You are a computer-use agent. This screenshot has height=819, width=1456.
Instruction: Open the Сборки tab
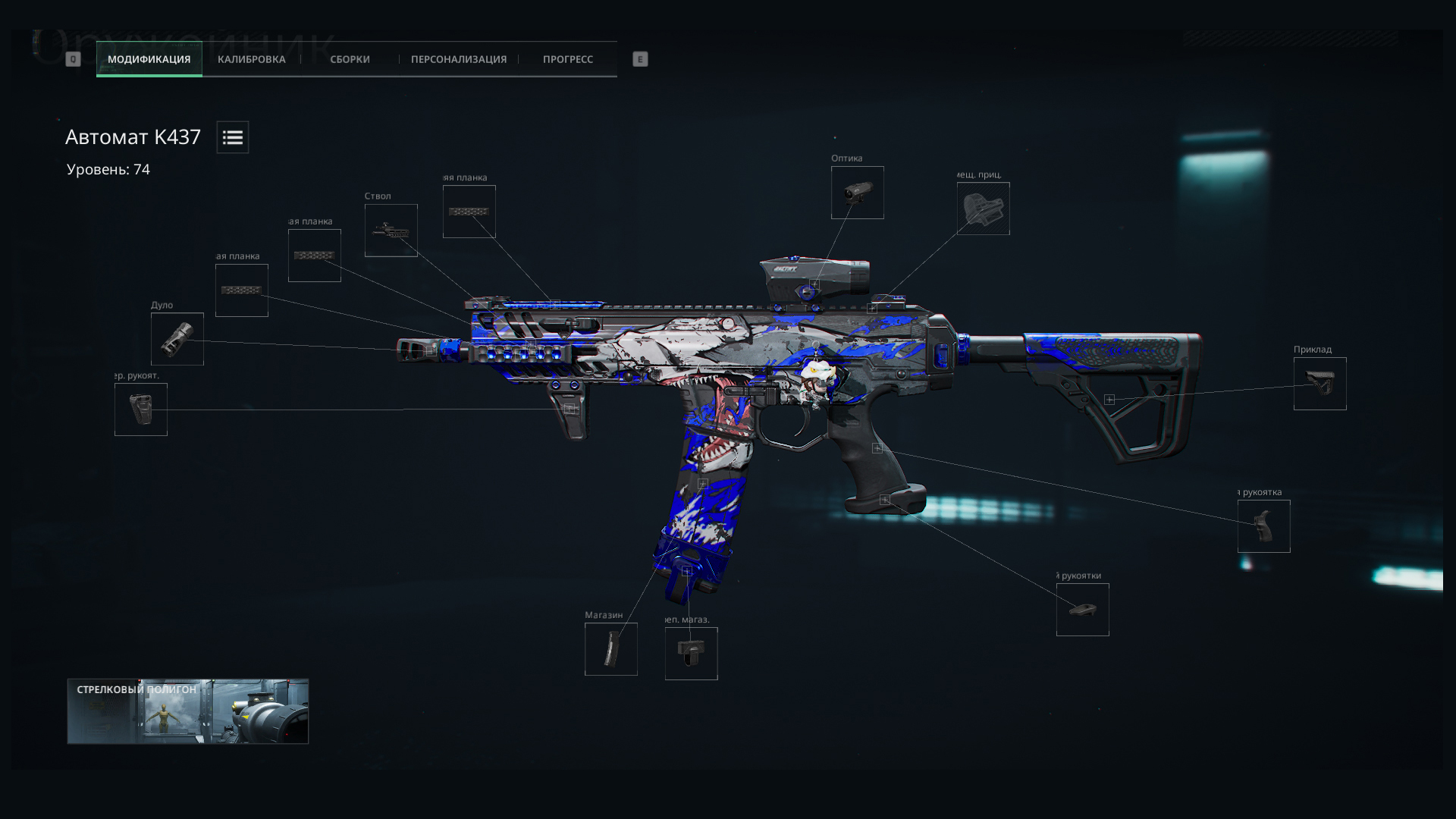click(x=350, y=59)
